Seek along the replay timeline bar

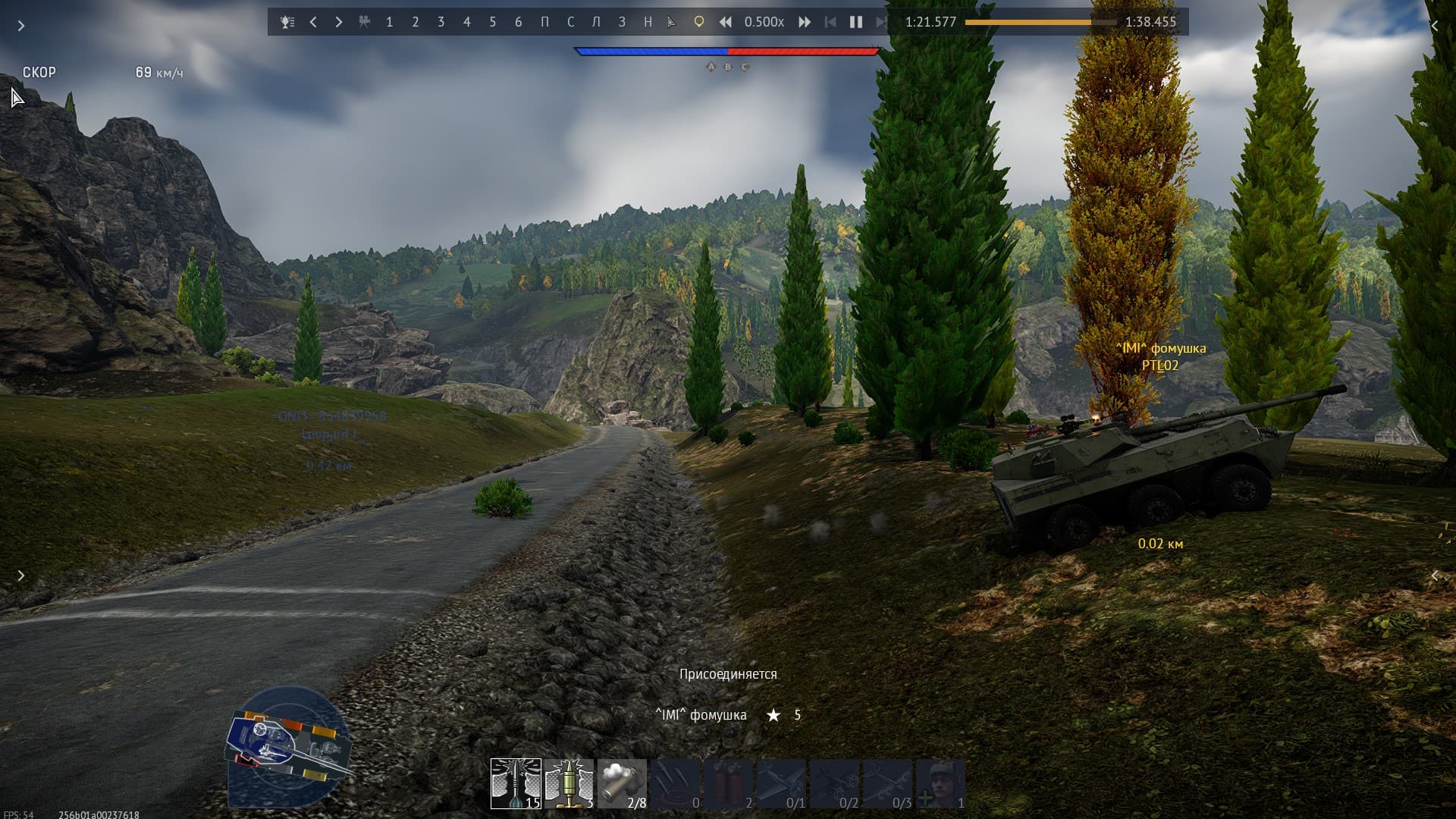click(1040, 22)
